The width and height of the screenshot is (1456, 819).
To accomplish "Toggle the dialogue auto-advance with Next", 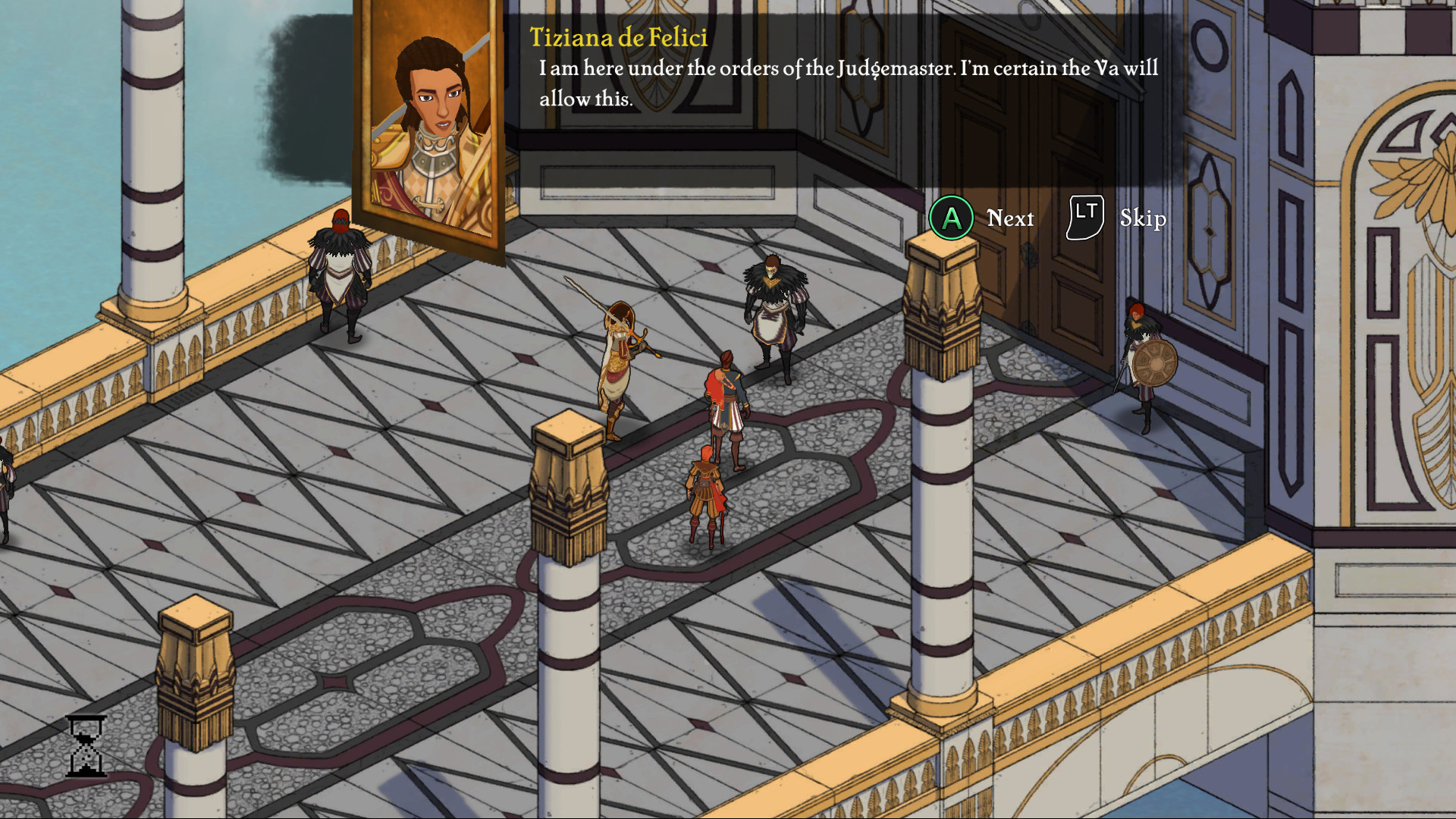I will [1009, 219].
